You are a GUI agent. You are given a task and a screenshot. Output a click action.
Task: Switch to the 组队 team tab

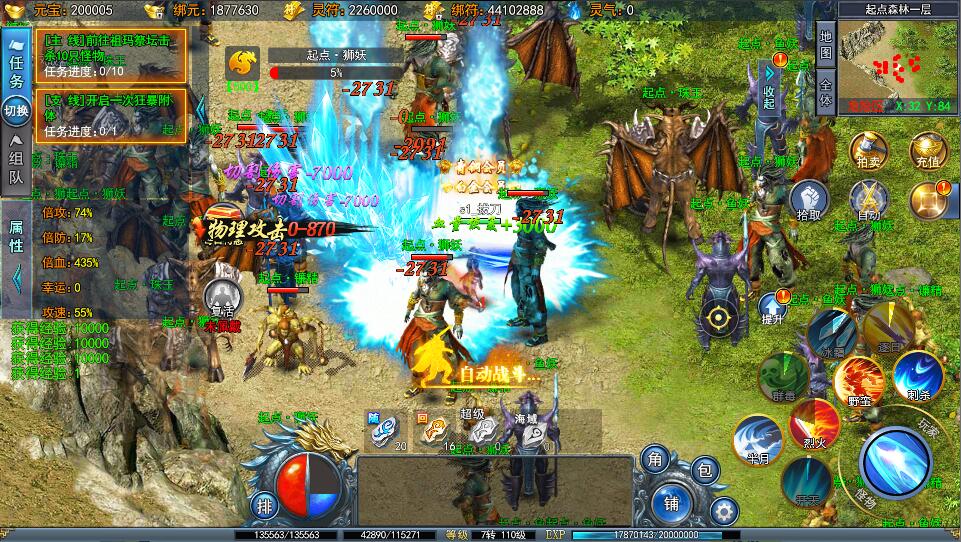[x=15, y=165]
